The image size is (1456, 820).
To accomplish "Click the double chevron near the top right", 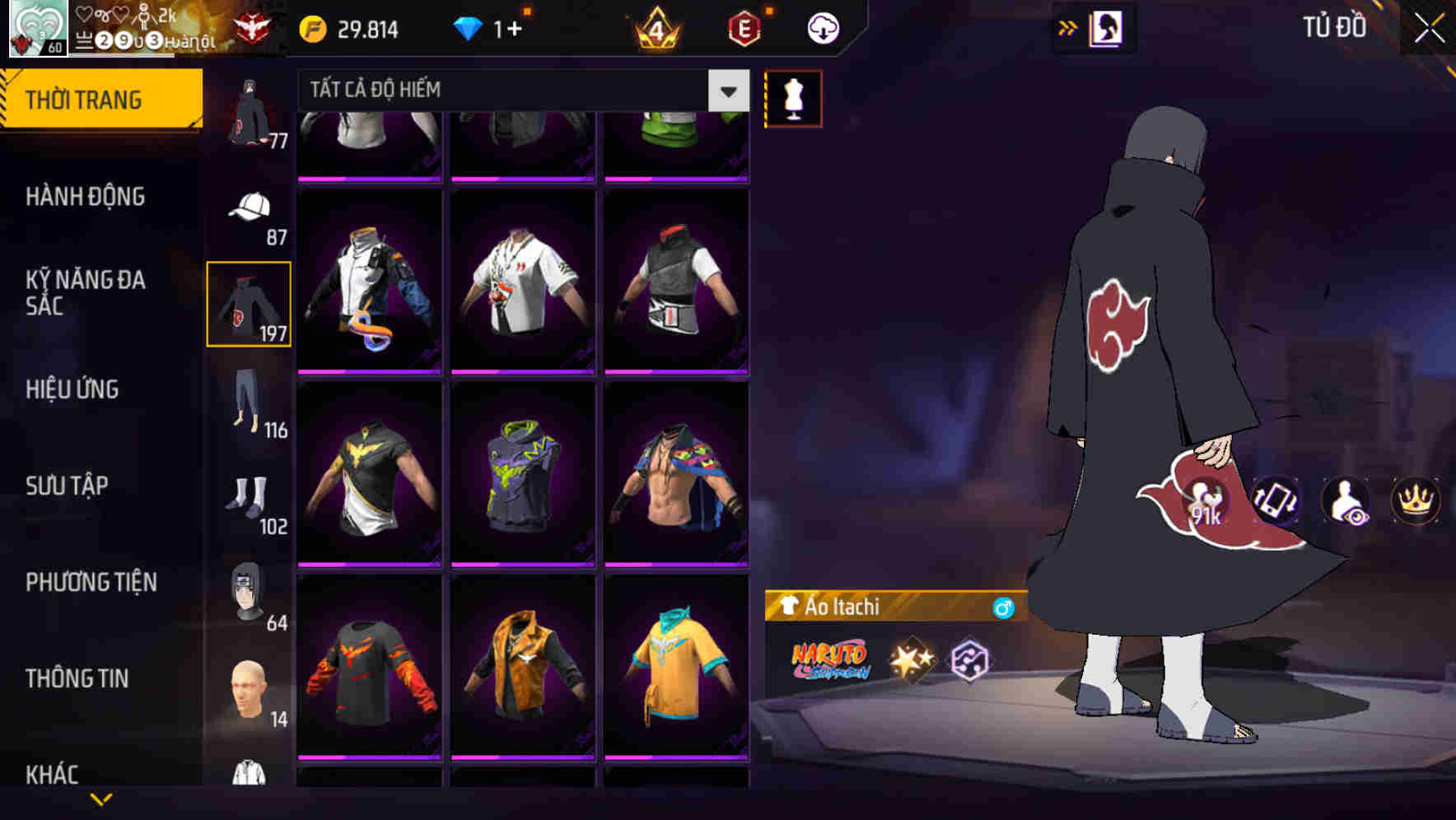I will click(1068, 26).
